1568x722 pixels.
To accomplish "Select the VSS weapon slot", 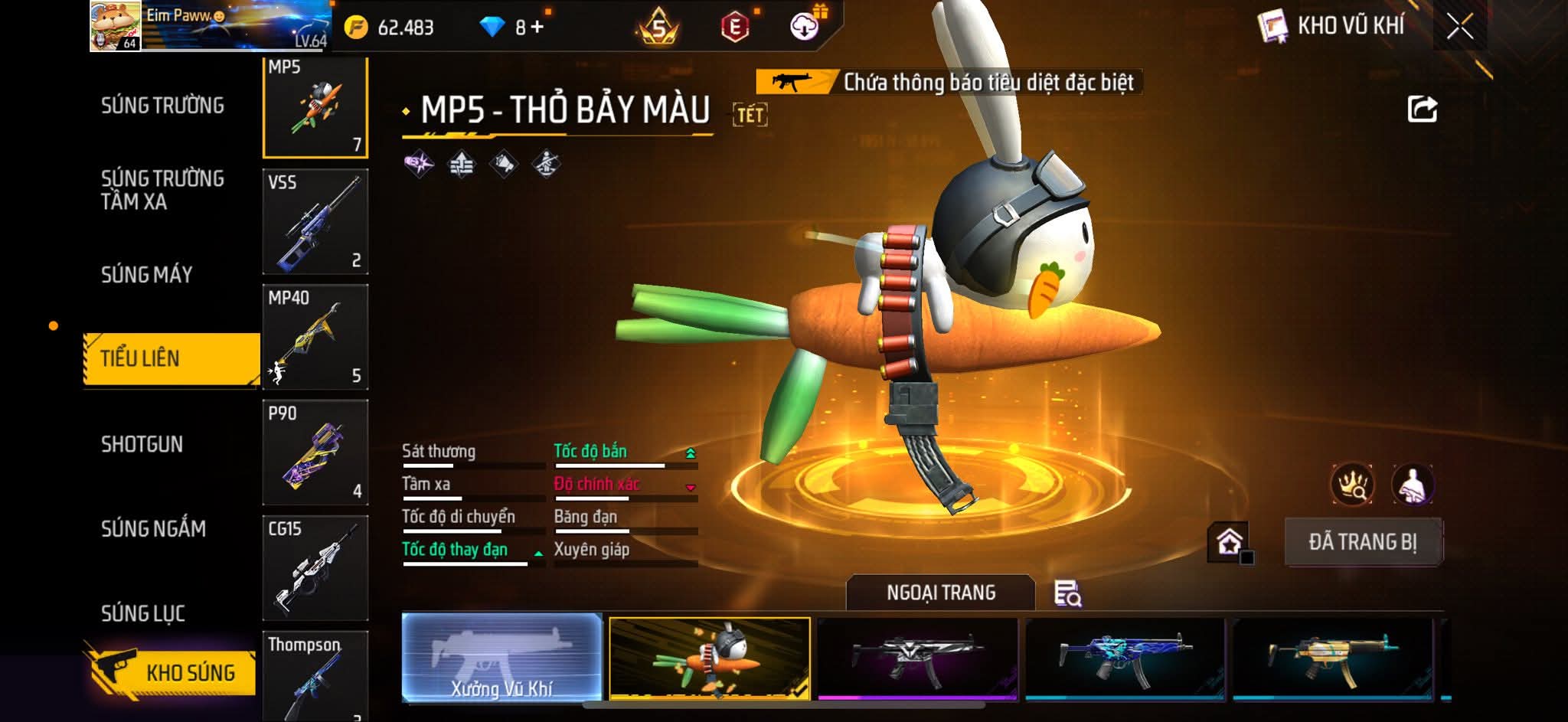I will coord(315,222).
